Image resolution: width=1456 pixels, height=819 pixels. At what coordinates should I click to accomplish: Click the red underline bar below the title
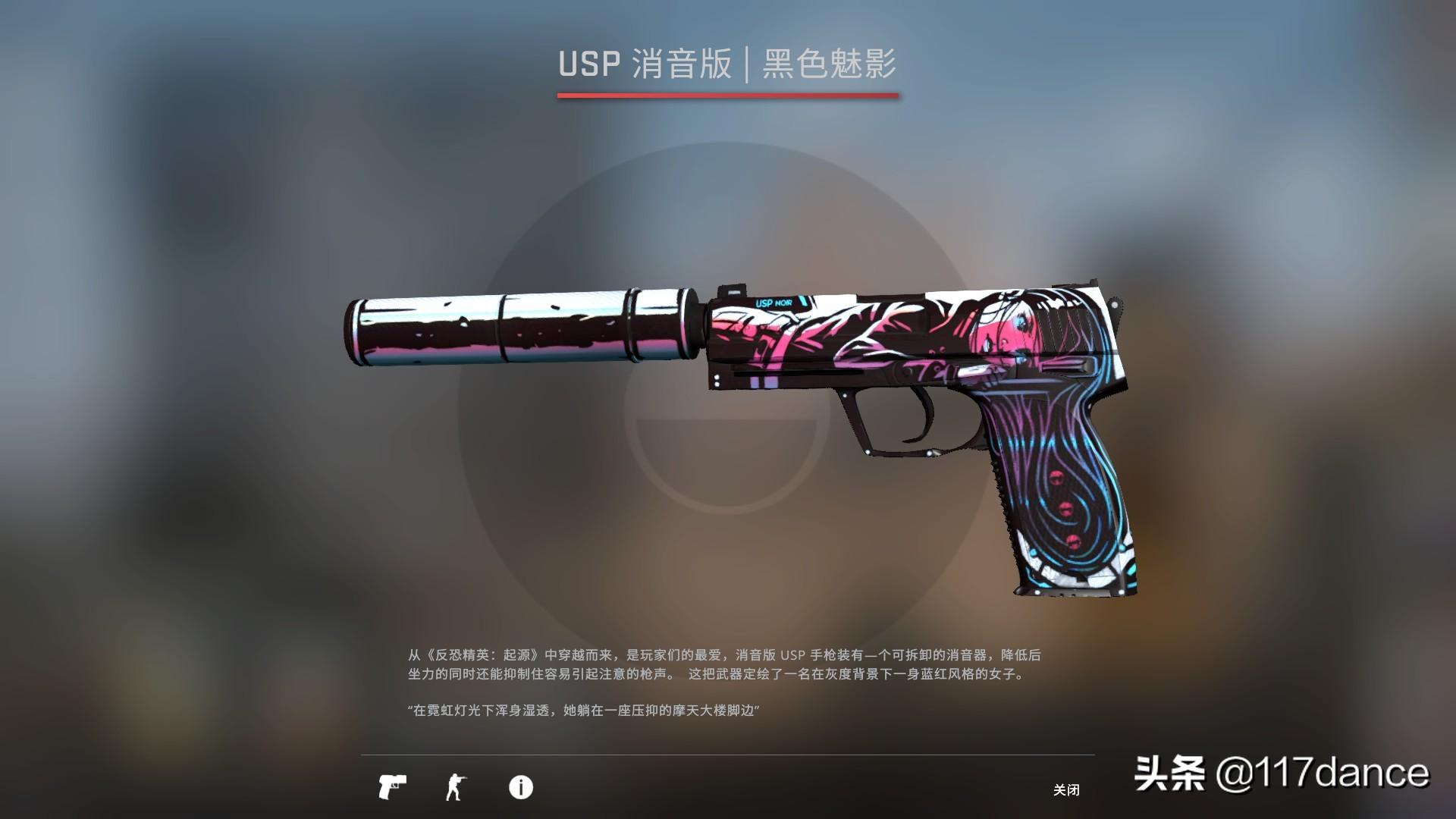click(x=726, y=95)
